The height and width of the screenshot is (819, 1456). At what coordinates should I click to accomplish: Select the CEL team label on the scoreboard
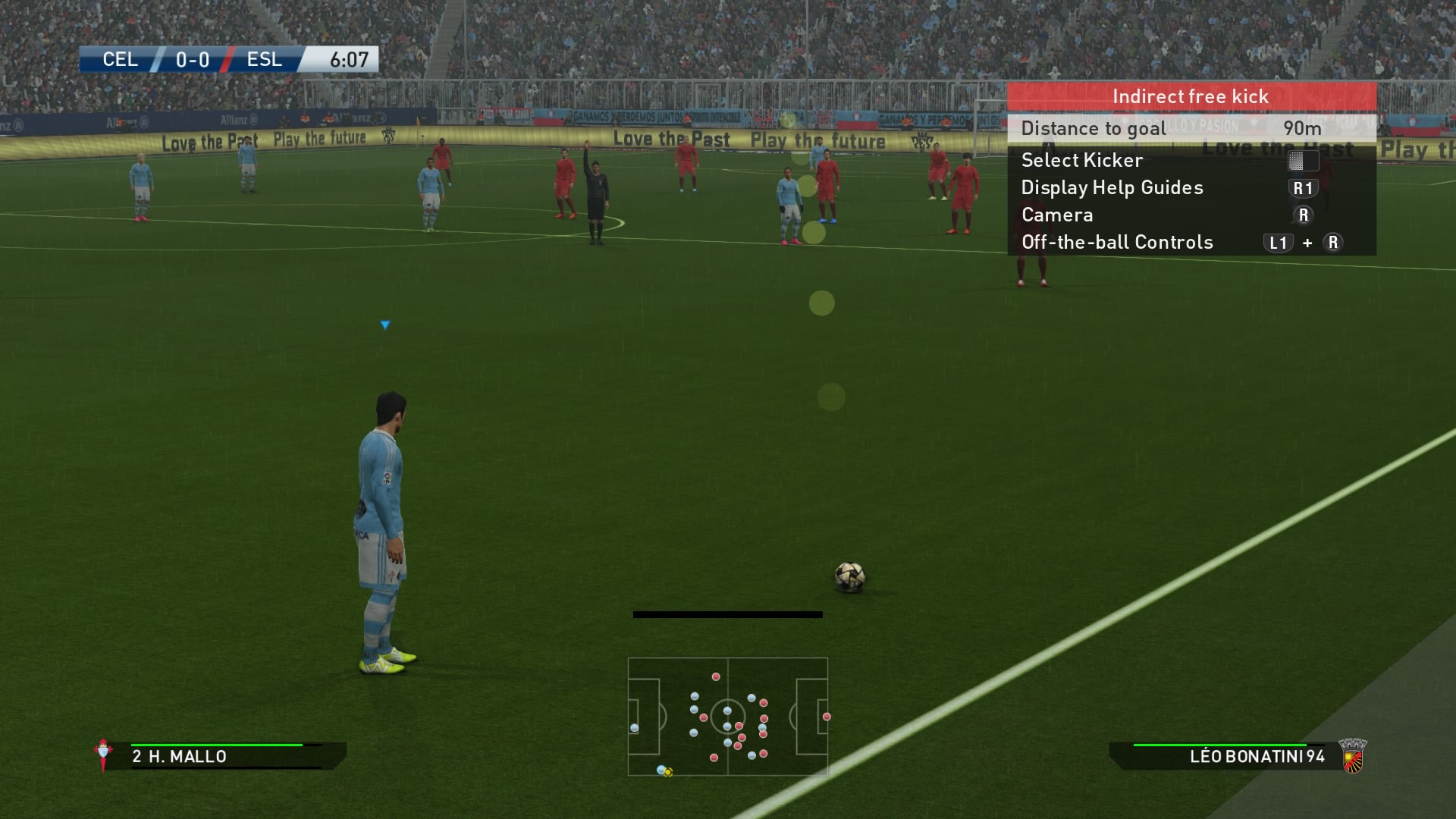pyautogui.click(x=120, y=60)
